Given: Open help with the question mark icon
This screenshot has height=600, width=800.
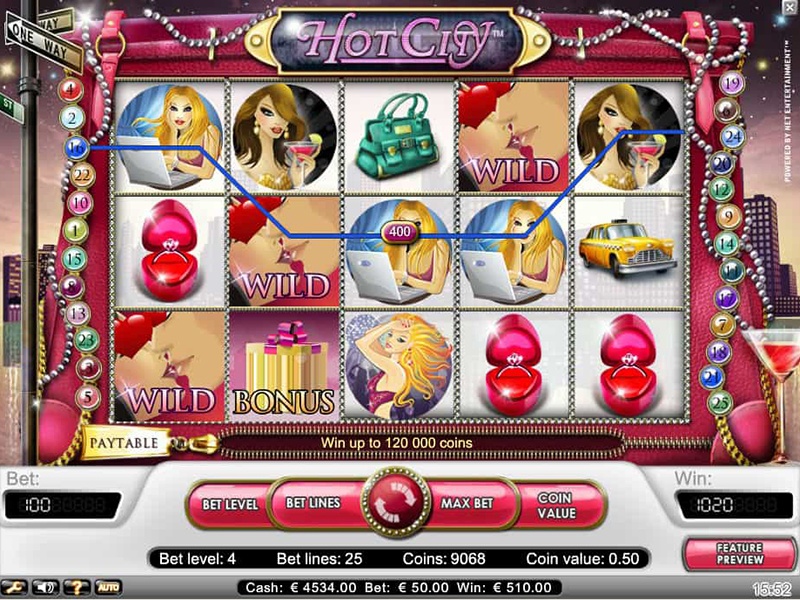Looking at the screenshot, I should 74,587.
